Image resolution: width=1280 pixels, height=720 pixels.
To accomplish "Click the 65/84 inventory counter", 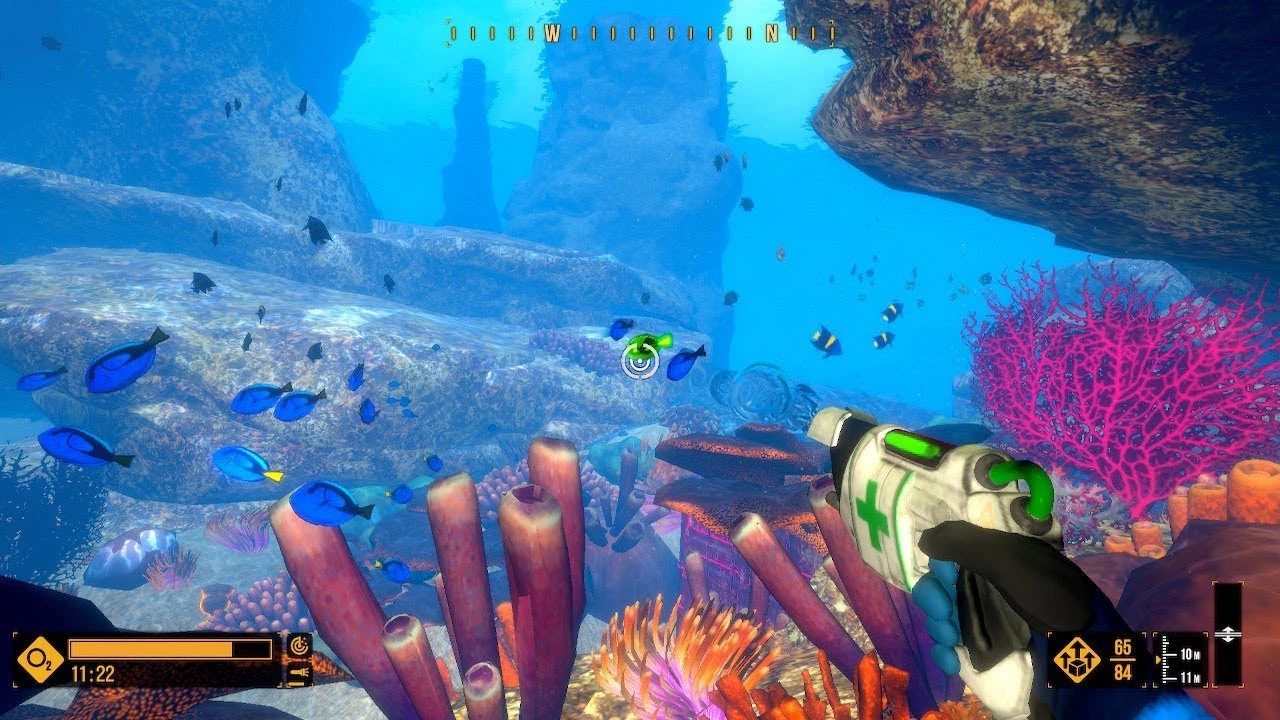I will 1122,658.
